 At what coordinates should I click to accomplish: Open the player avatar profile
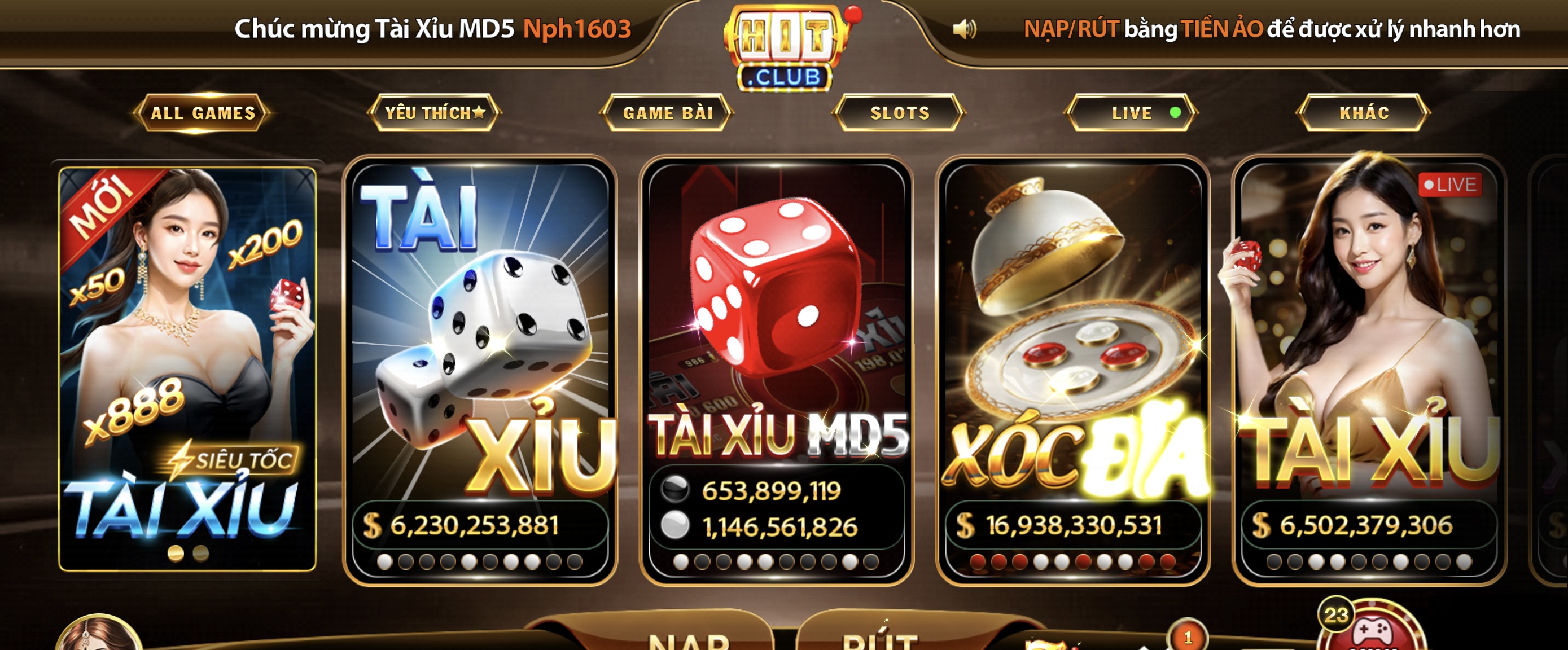click(99, 636)
